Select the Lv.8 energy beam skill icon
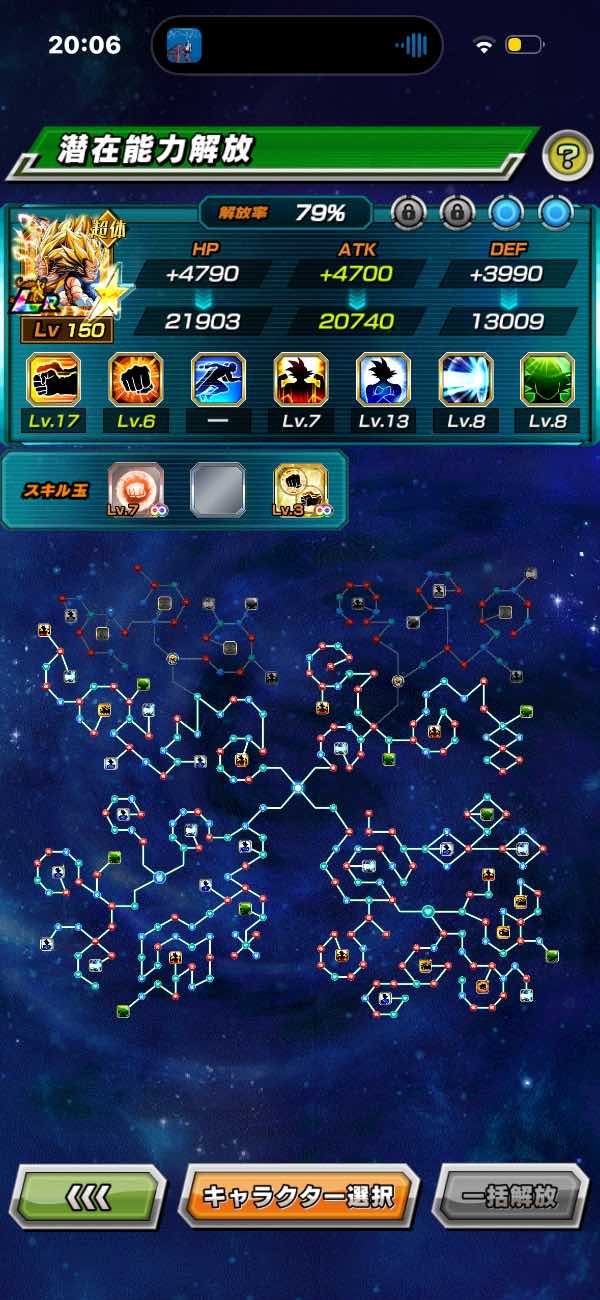This screenshot has width=600, height=1300. point(466,380)
